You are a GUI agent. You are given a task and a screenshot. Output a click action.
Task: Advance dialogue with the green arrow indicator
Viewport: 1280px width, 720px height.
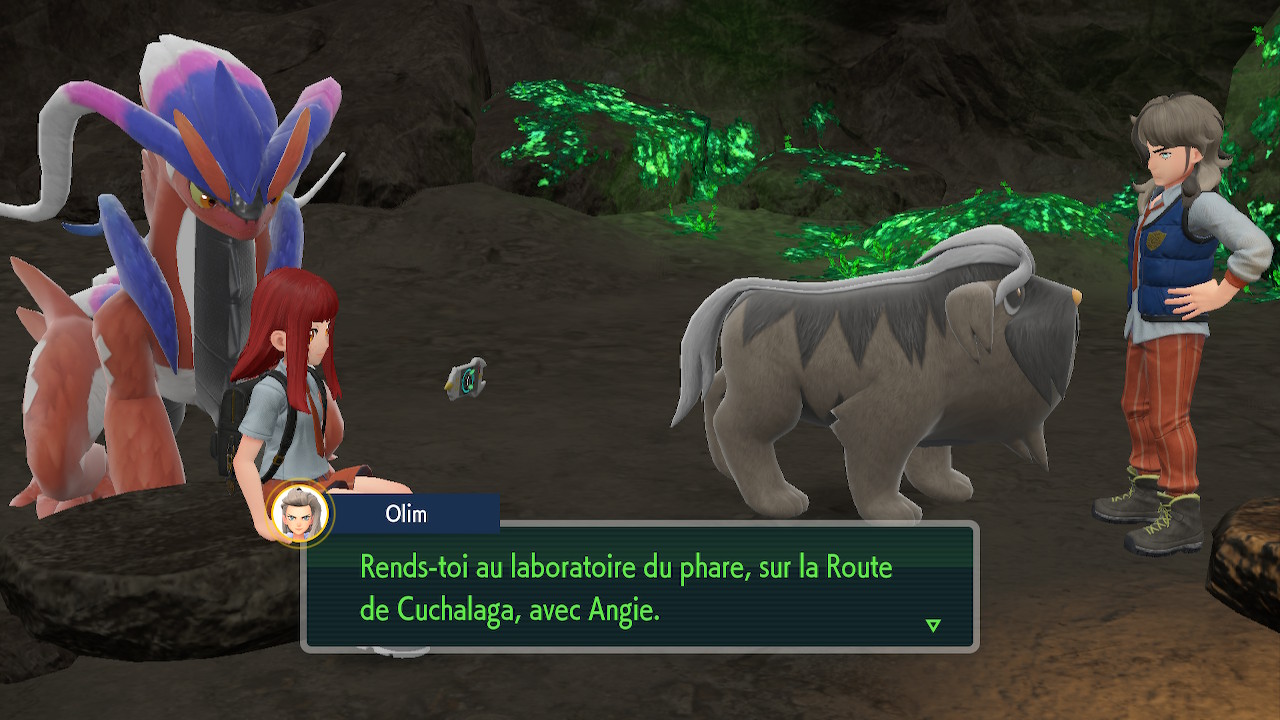pos(933,626)
